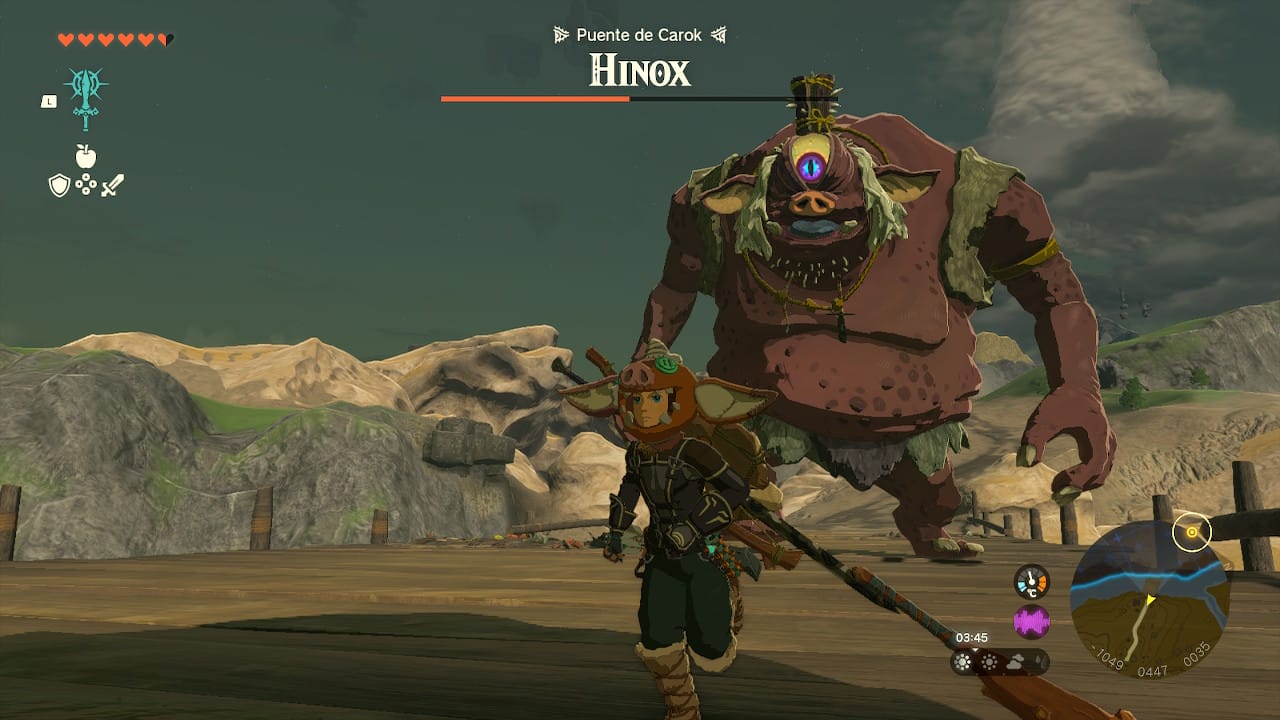Click the apple food icon
Screen dimensions: 1280x720
tap(85, 156)
